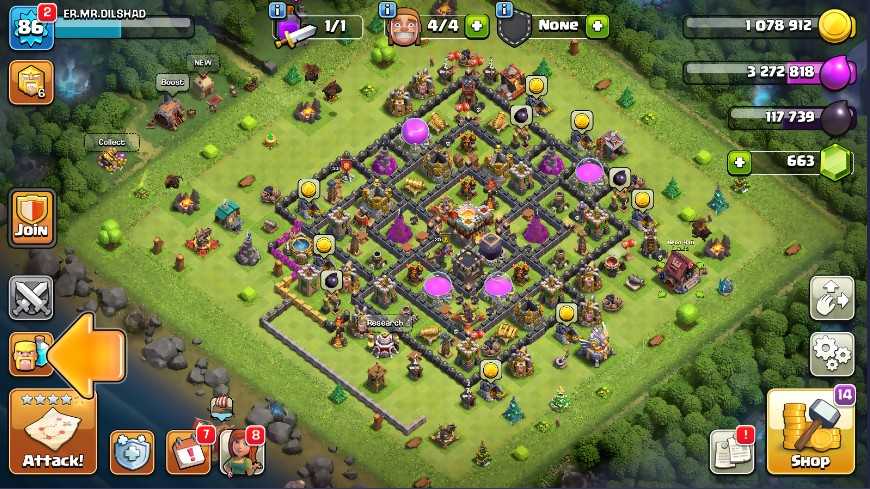
Task: Show info for the 1/1 sword builder
Action: [x=278, y=10]
